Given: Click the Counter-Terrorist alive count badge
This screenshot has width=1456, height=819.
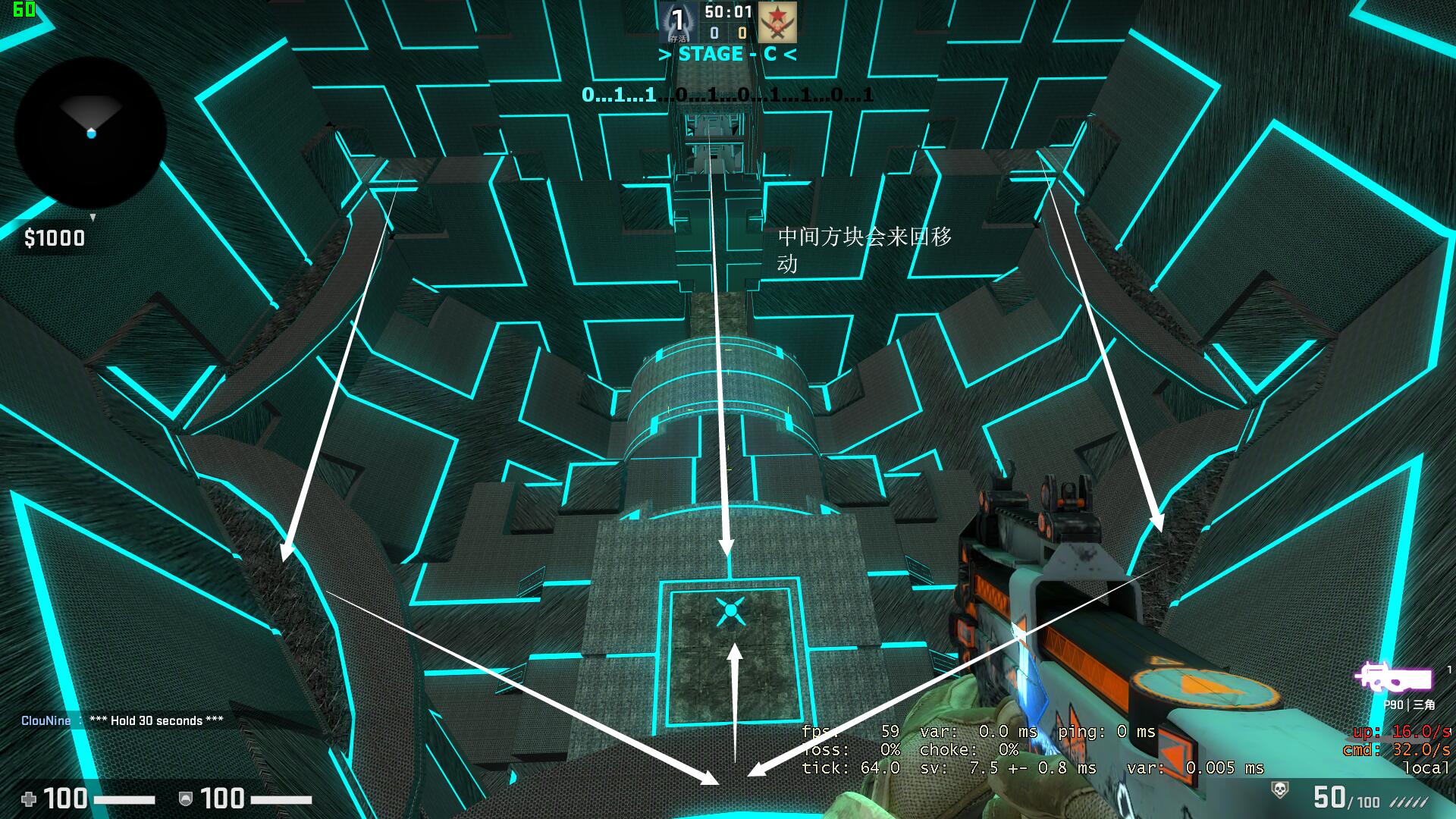Looking at the screenshot, I should coord(677,22).
